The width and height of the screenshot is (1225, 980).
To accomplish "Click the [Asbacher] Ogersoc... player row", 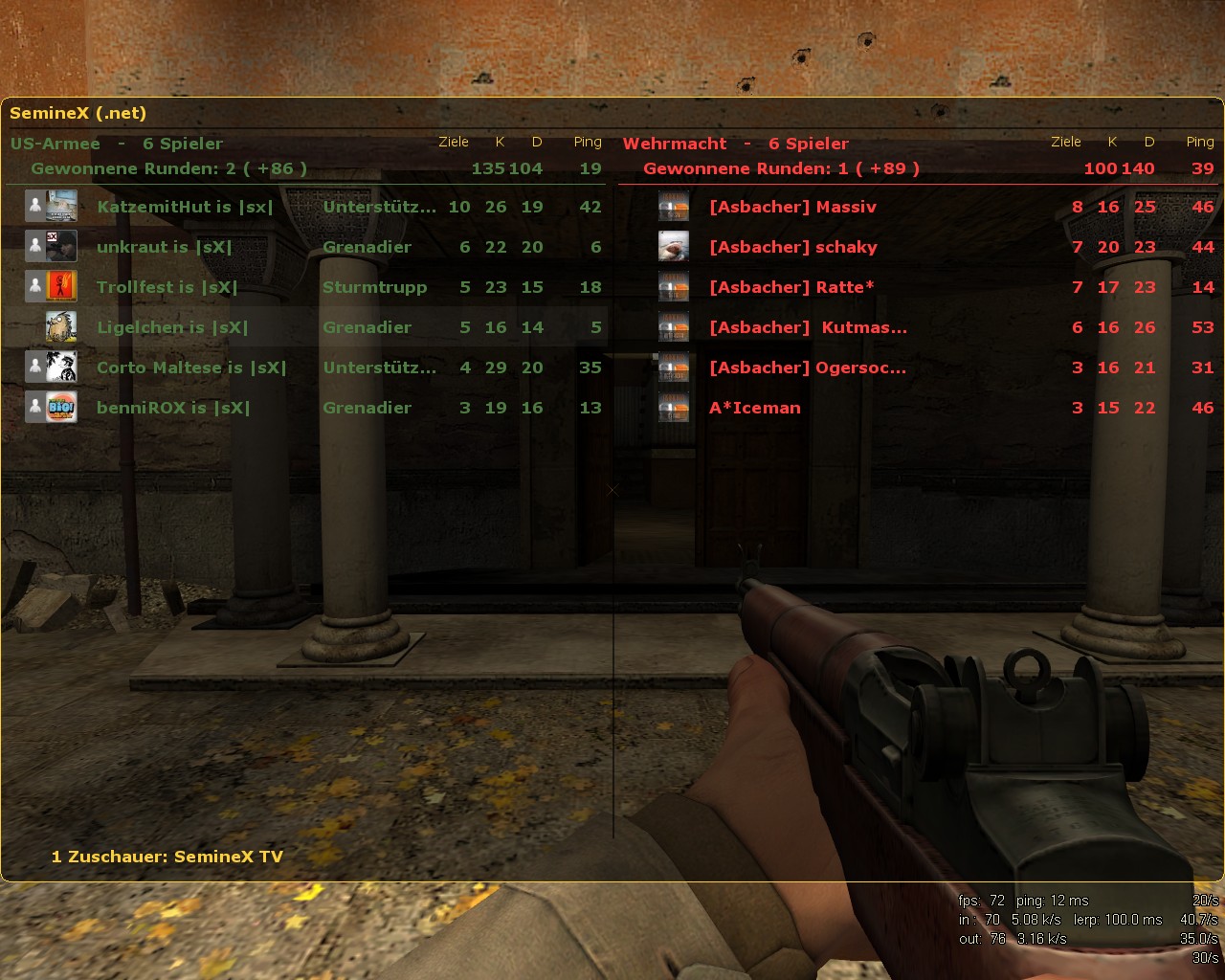I will (x=807, y=367).
